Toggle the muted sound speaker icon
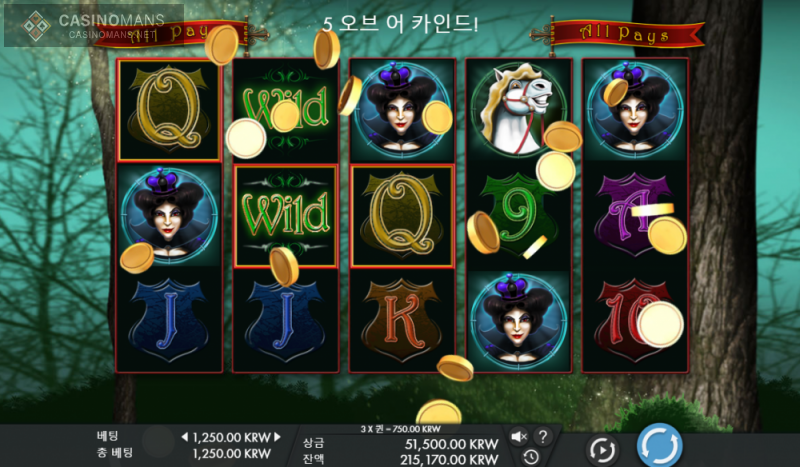This screenshot has width=800, height=467. point(519,437)
